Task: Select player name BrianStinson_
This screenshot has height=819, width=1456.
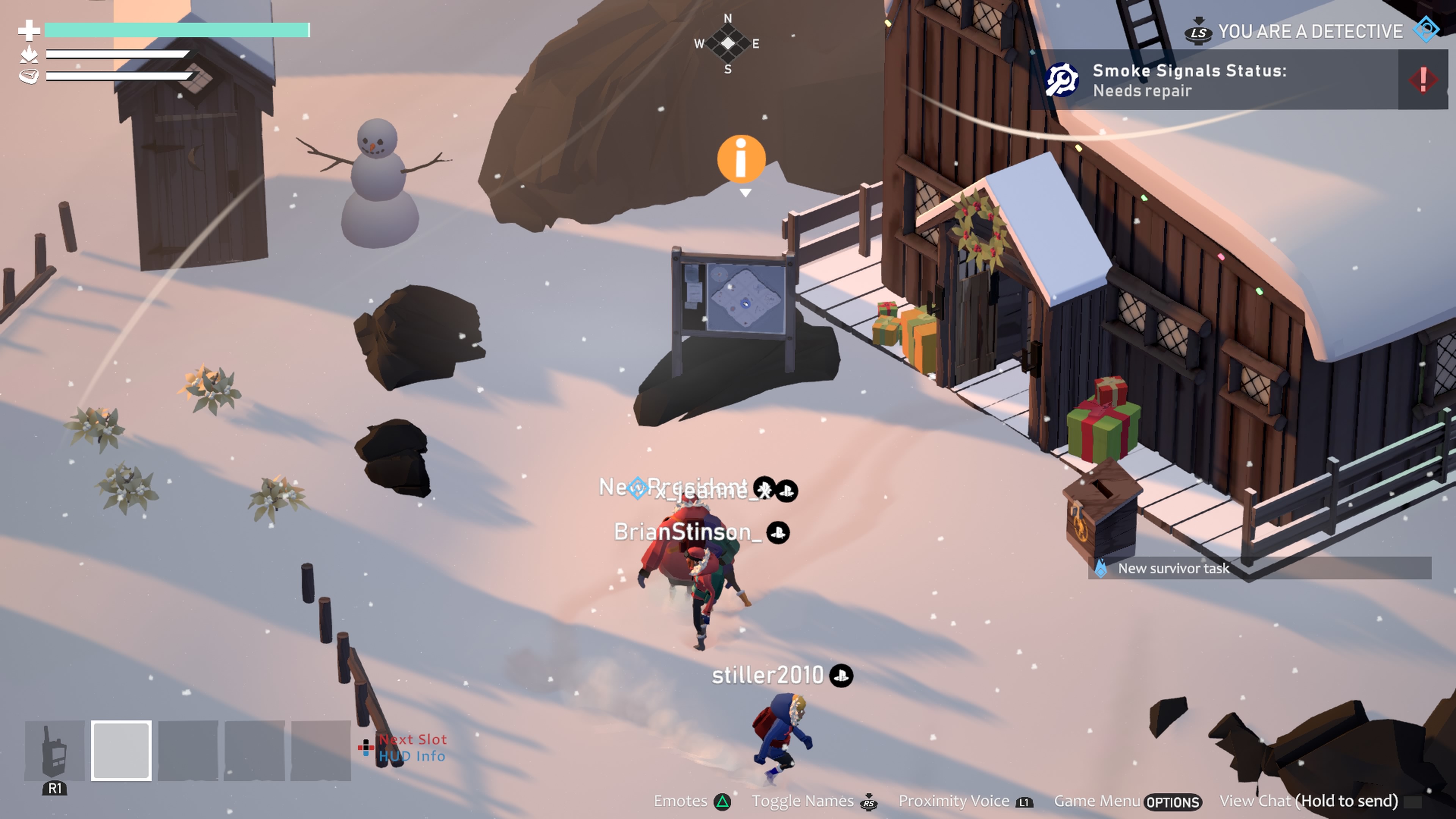Action: pyautogui.click(x=687, y=532)
